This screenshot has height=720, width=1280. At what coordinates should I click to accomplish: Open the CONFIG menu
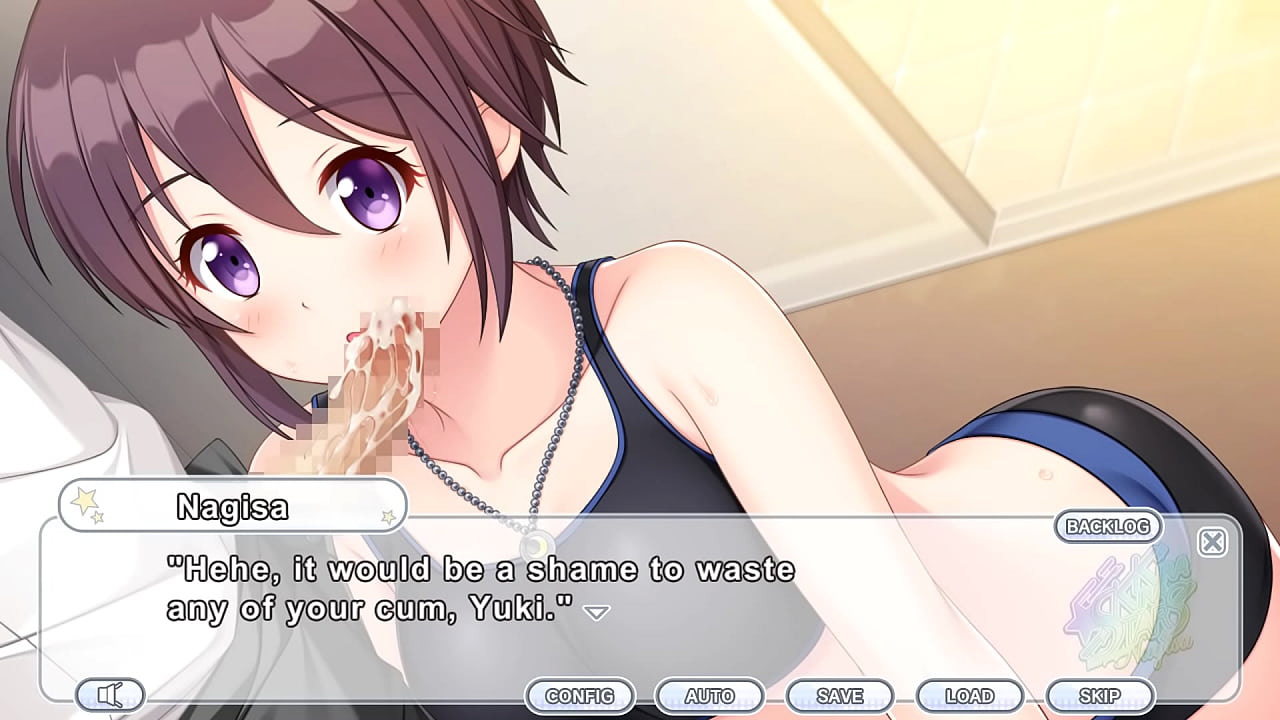[581, 695]
